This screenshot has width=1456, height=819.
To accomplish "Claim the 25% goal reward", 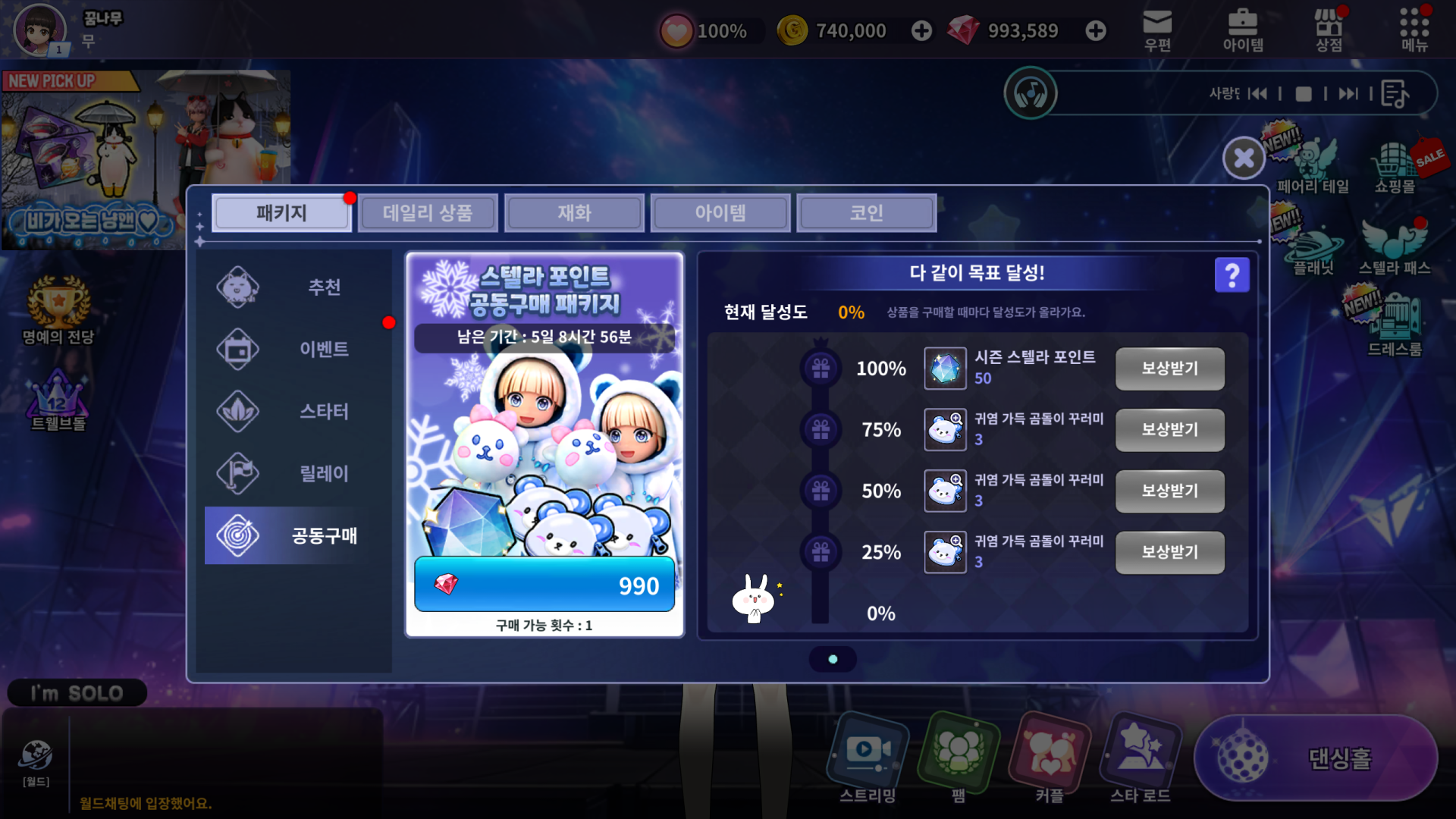I will tap(1169, 552).
